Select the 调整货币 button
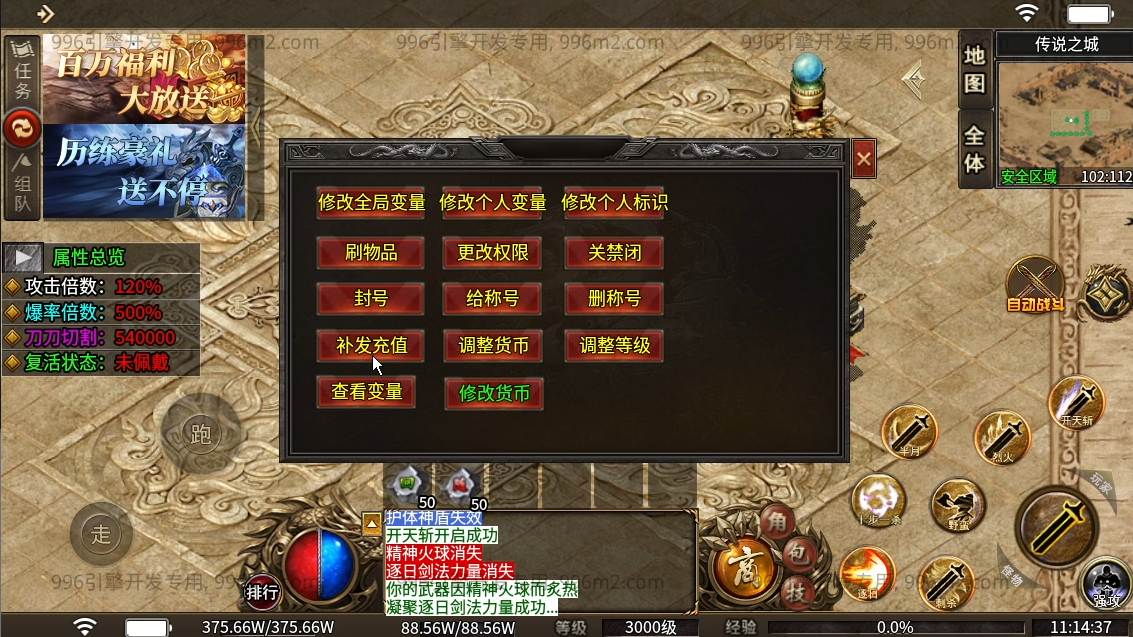The image size is (1133, 637). point(493,346)
